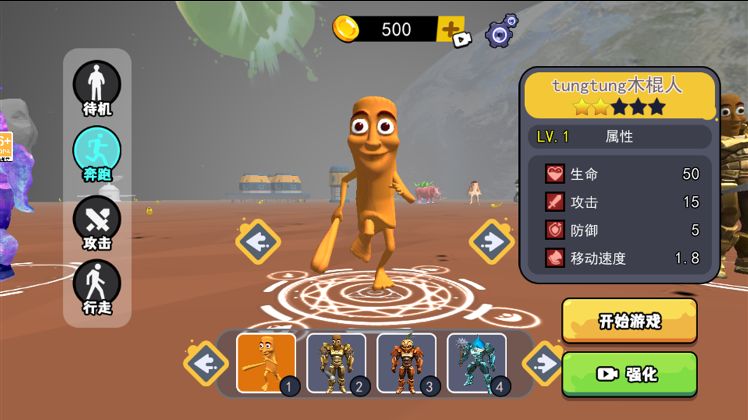Show next characters with roster right arrow
This screenshot has width=748, height=420.
pos(545,362)
